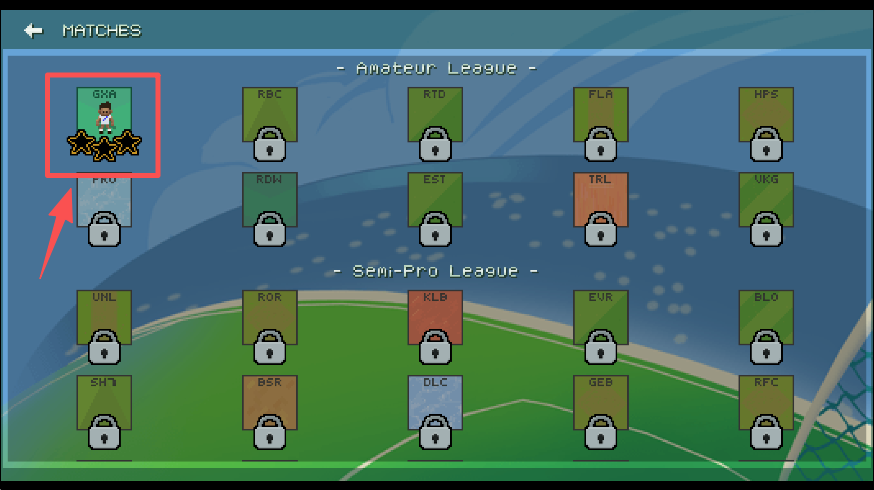Select the orange TRL match tile
This screenshot has height=490, width=874.
pos(600,206)
